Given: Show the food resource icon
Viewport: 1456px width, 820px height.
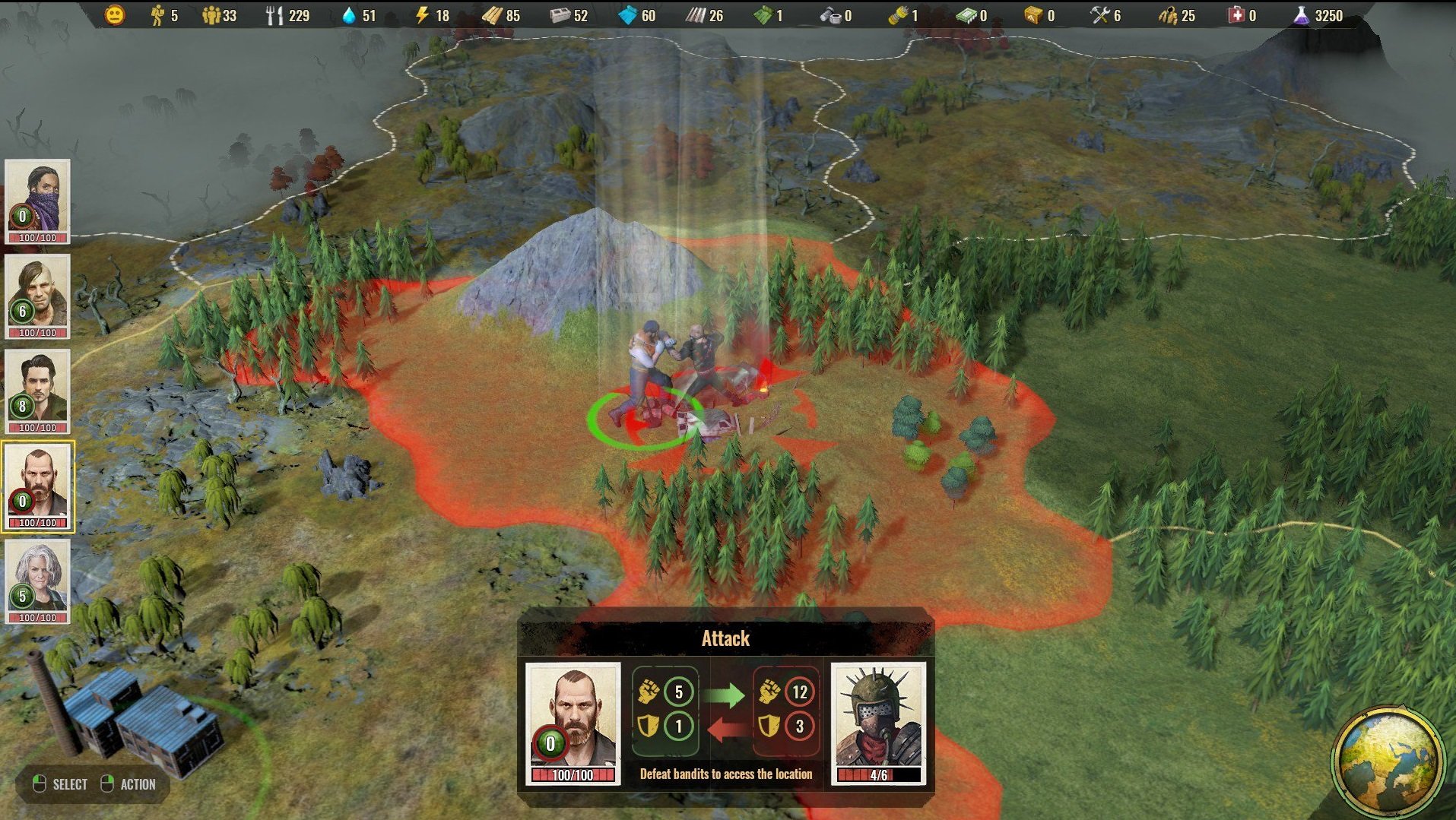Looking at the screenshot, I should 274,15.
